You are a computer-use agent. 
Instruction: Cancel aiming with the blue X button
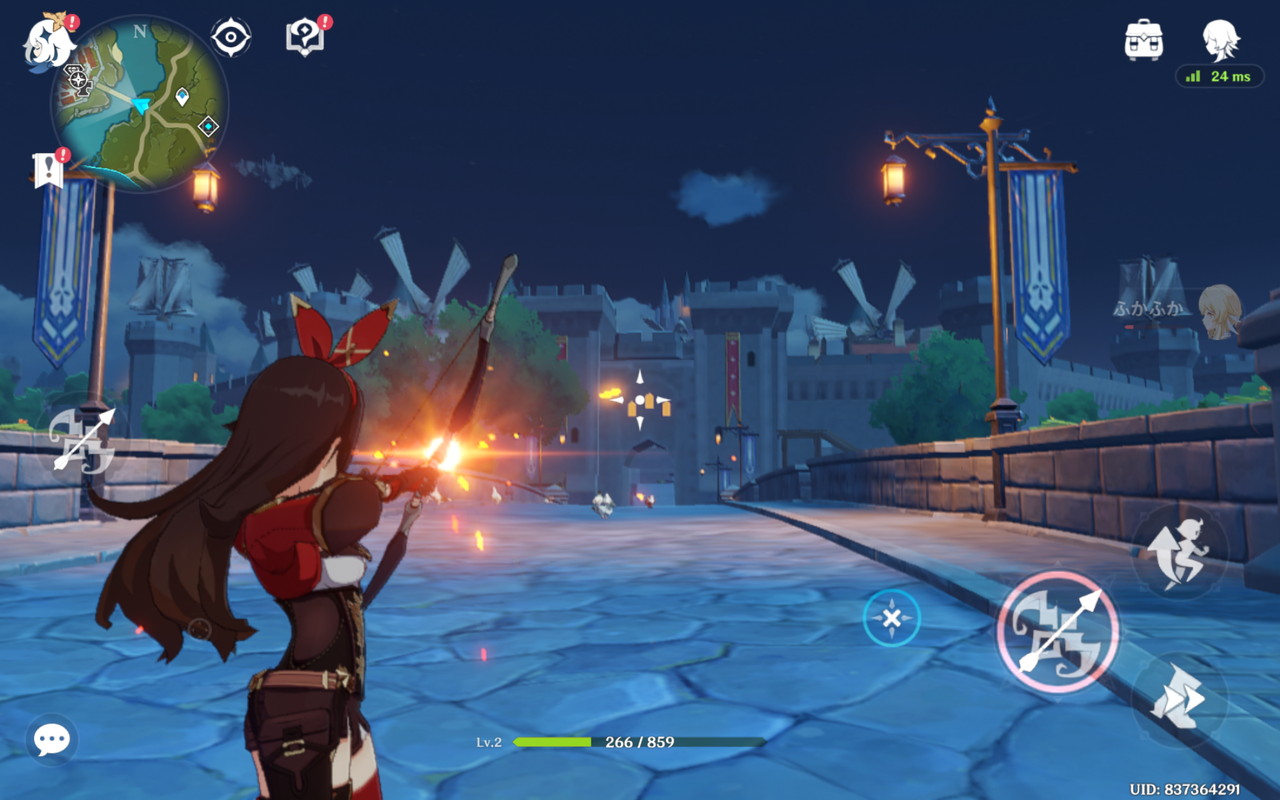891,618
